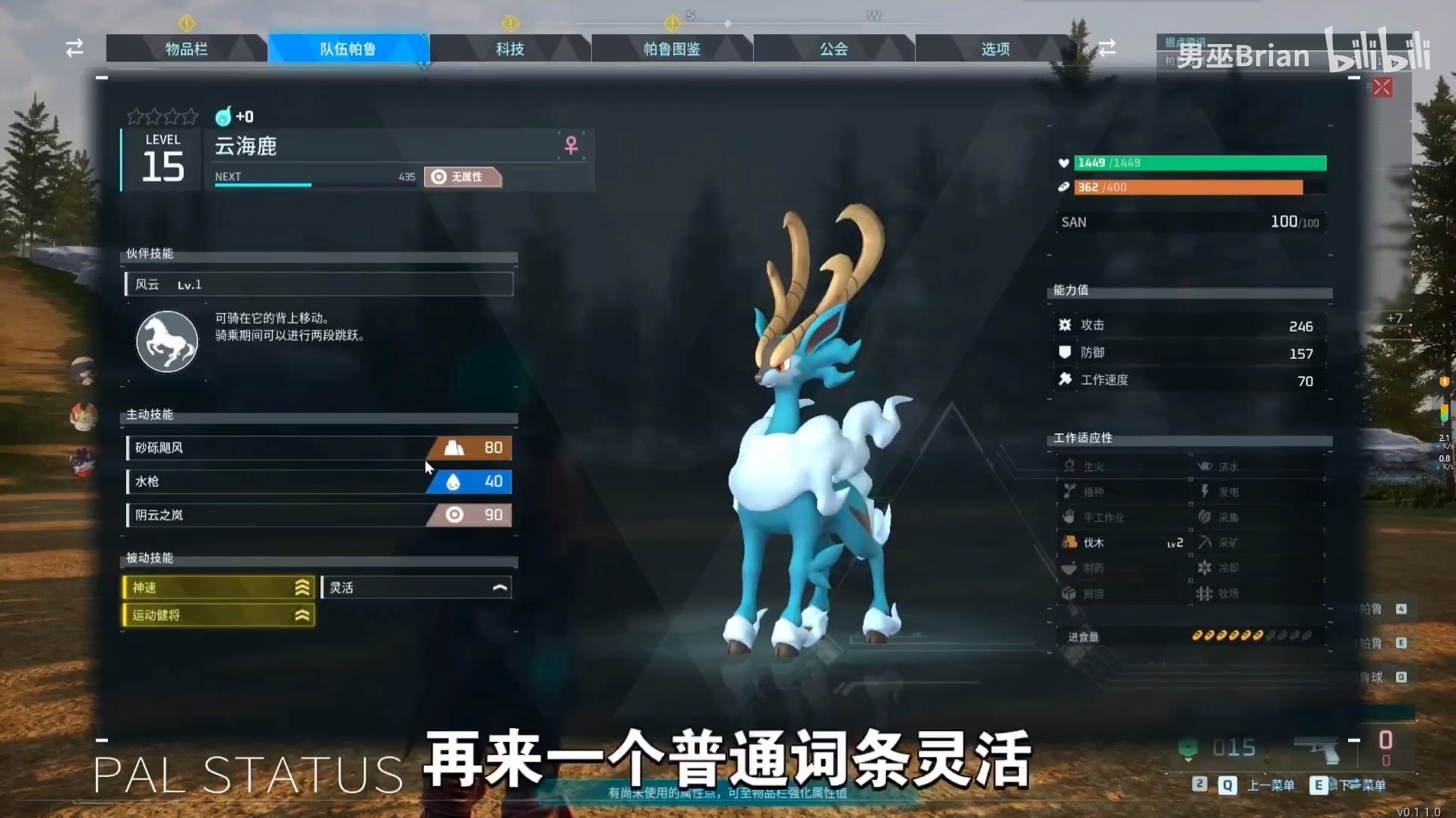1456x818 pixels.
Task: Close the Pal status panel with X
Action: click(x=1382, y=87)
